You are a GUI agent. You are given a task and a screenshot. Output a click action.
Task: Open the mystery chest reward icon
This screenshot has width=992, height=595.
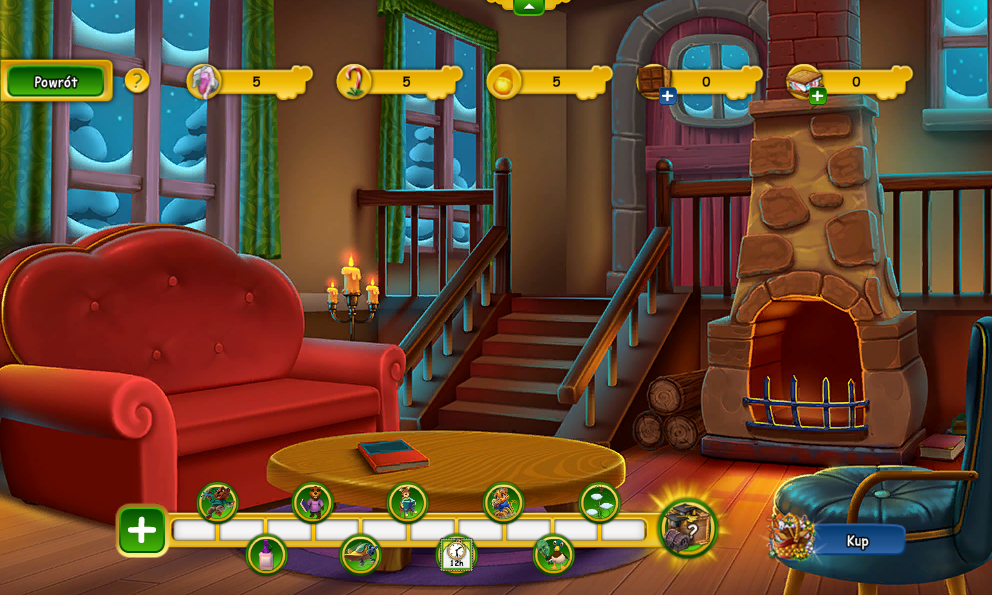pyautogui.click(x=688, y=527)
